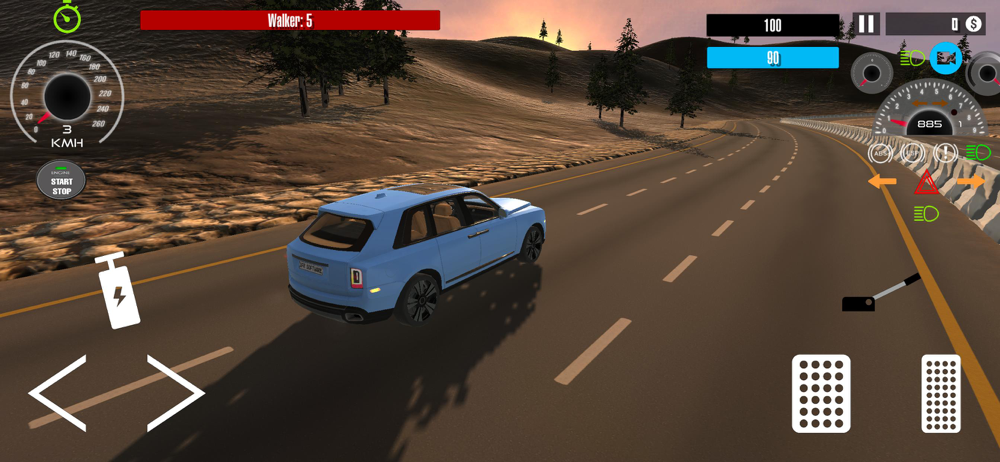The height and width of the screenshot is (462, 1000).
Task: Toggle the exclamation mark warning button
Action: coord(945,153)
